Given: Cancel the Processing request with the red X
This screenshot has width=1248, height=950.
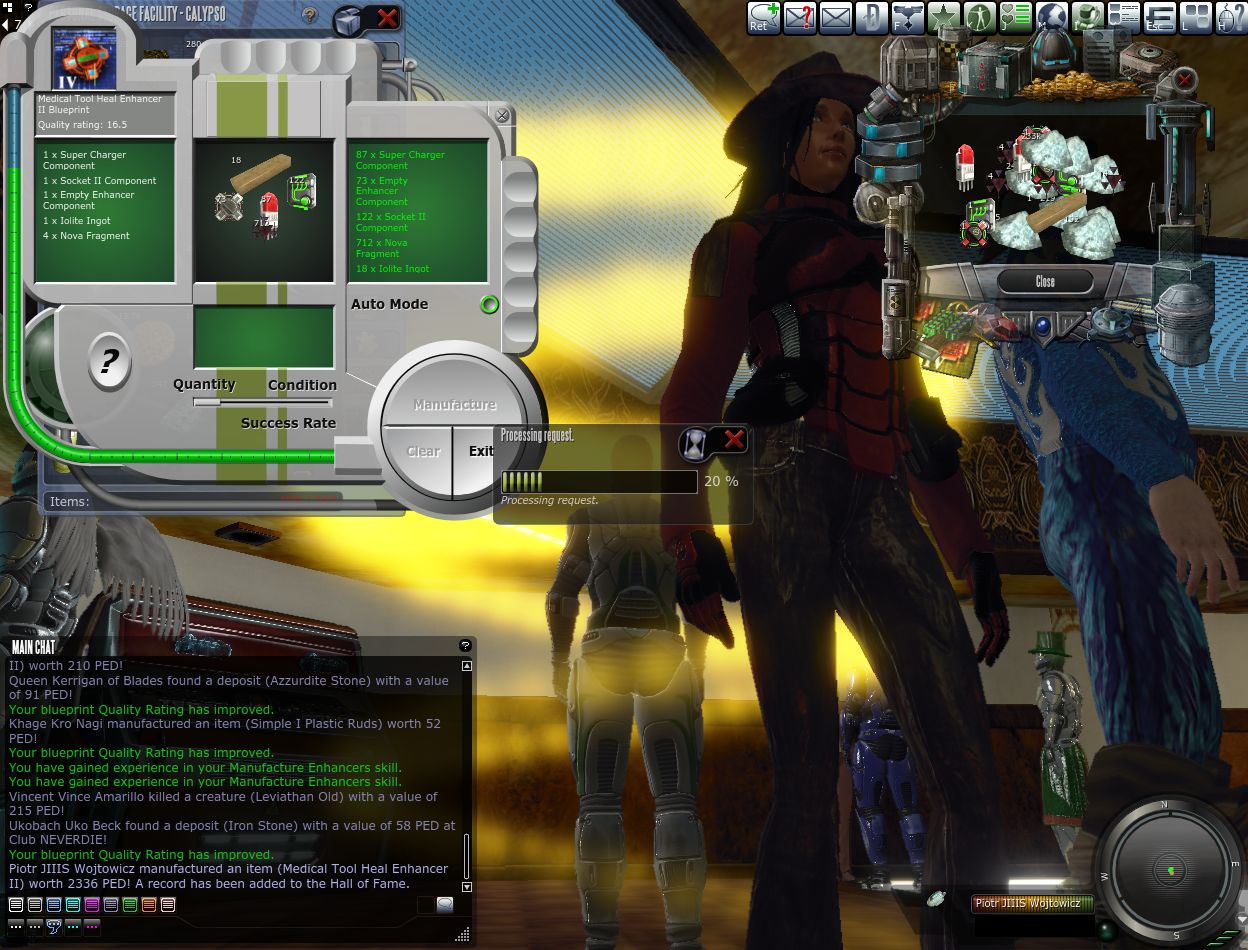Looking at the screenshot, I should [734, 440].
